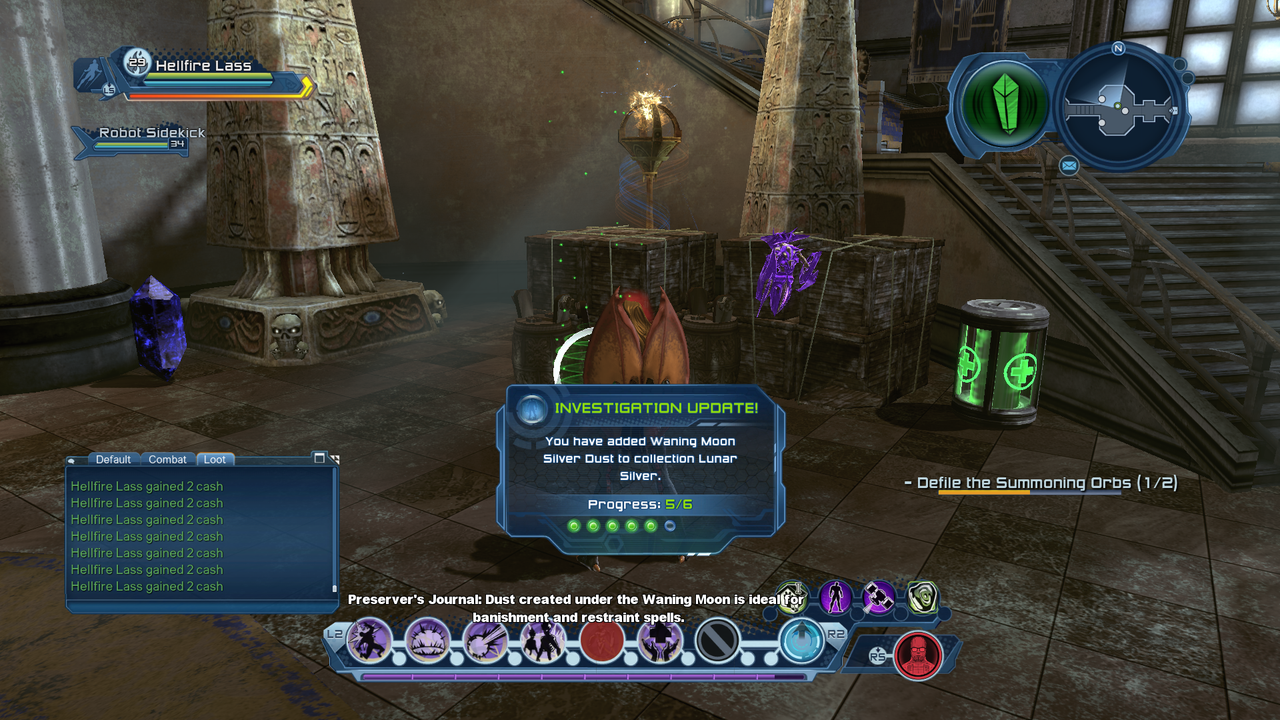1280x720 pixels.
Task: Select the Robot Sidekick pet frame
Action: point(140,139)
